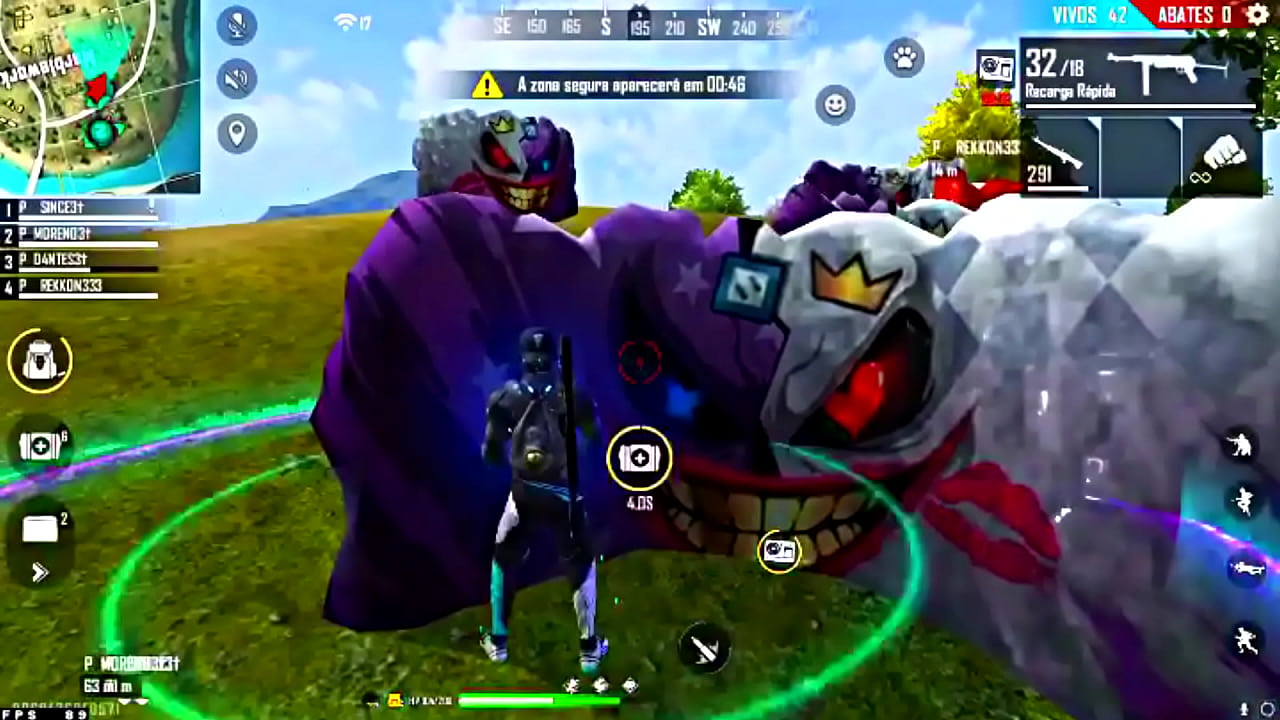This screenshot has height=720, width=1280.
Task: Open the backpack inventory
Action: (38, 362)
